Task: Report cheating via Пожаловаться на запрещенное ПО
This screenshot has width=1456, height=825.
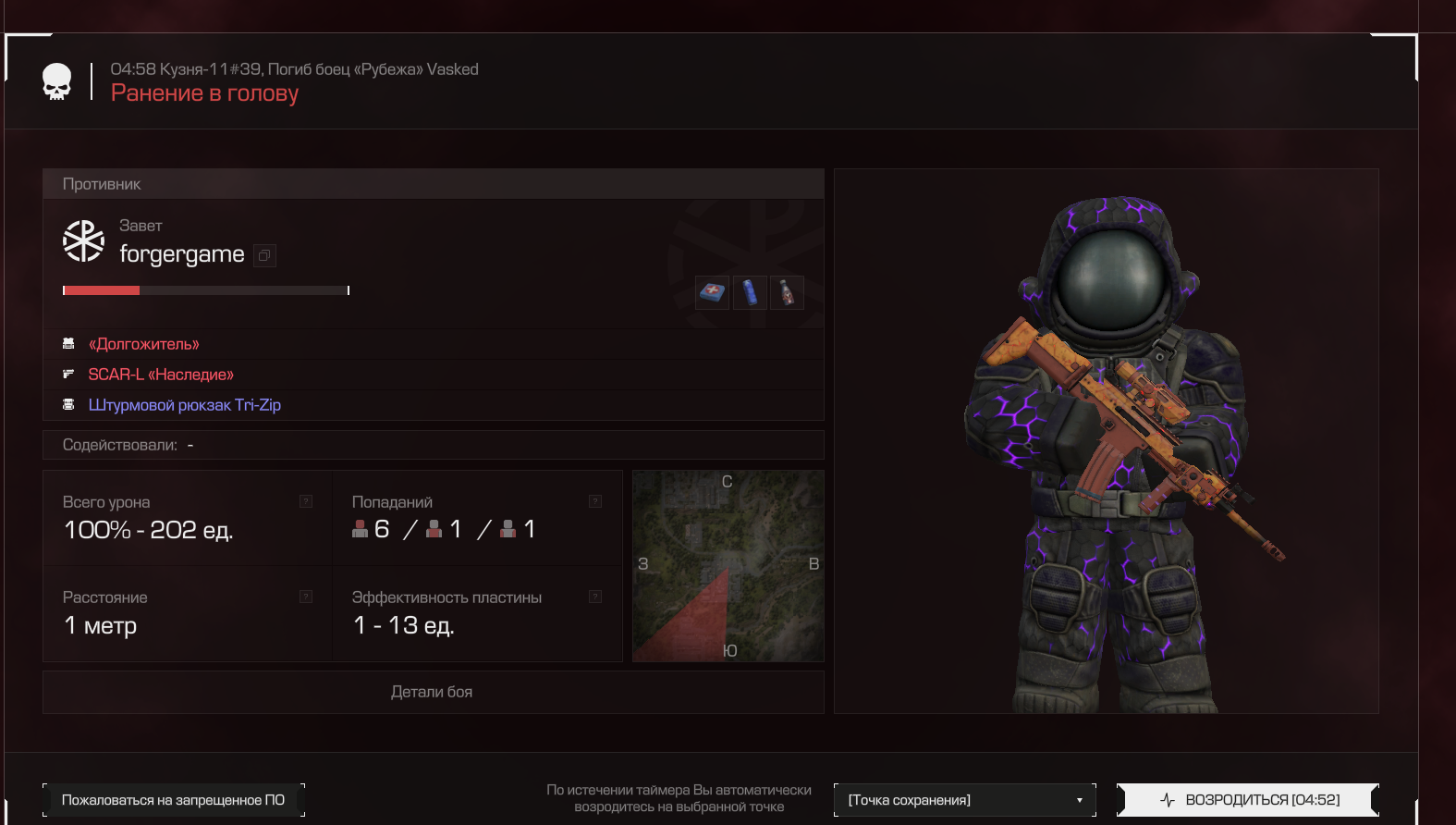Action: coord(173,800)
